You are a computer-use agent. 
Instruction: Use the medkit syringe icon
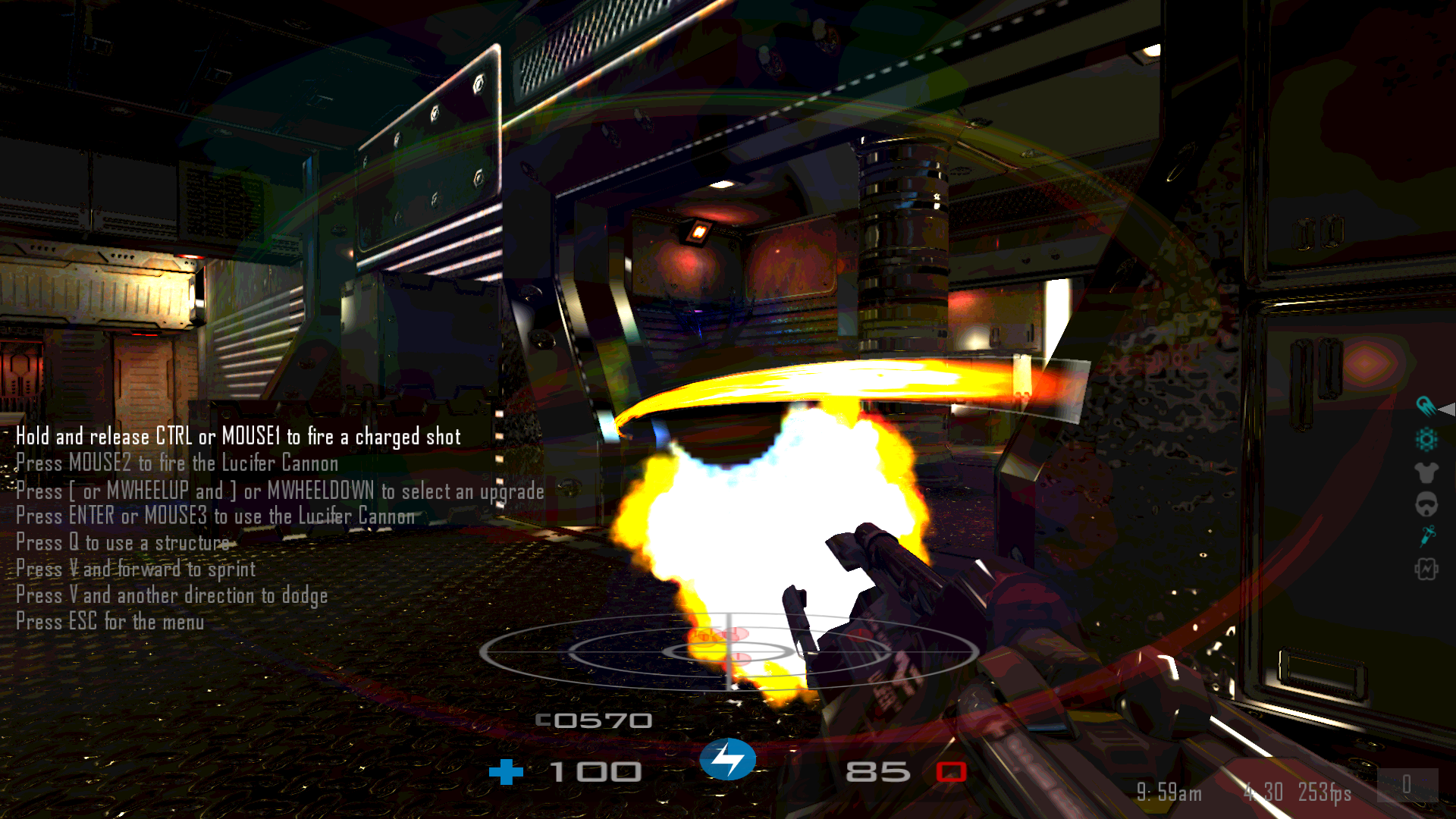[1426, 536]
